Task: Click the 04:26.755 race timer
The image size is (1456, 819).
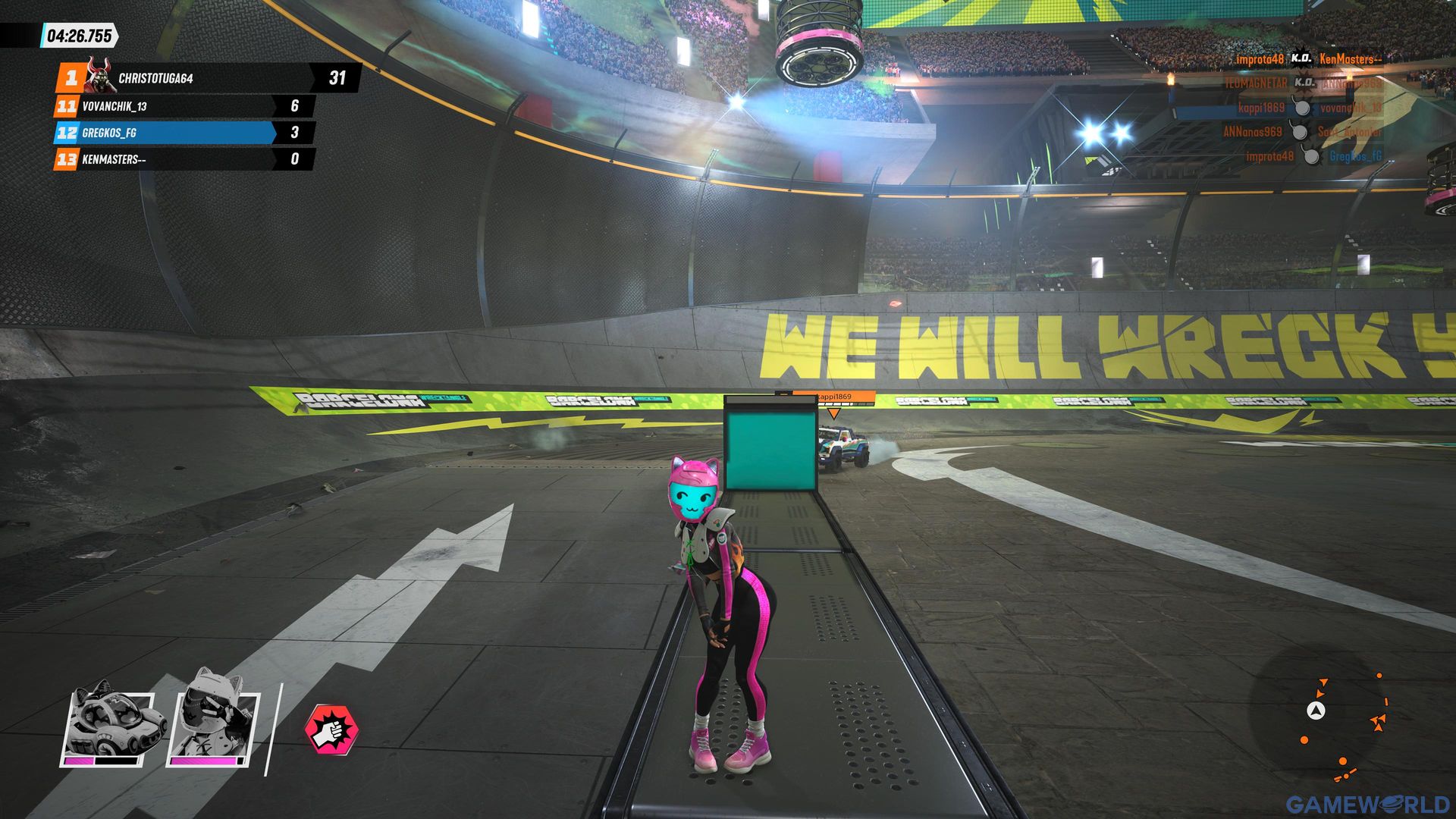Action: [79, 33]
